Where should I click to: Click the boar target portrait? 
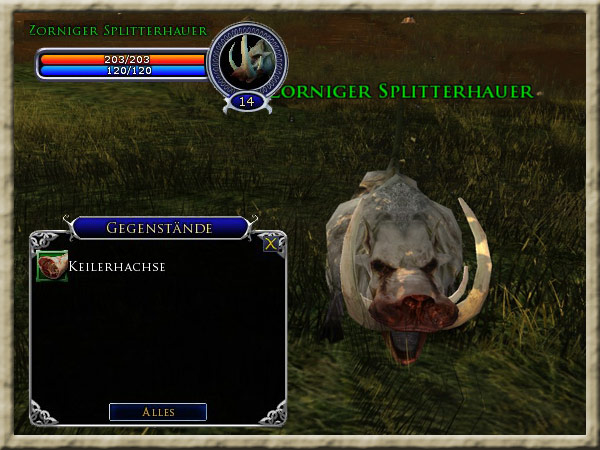click(246, 58)
